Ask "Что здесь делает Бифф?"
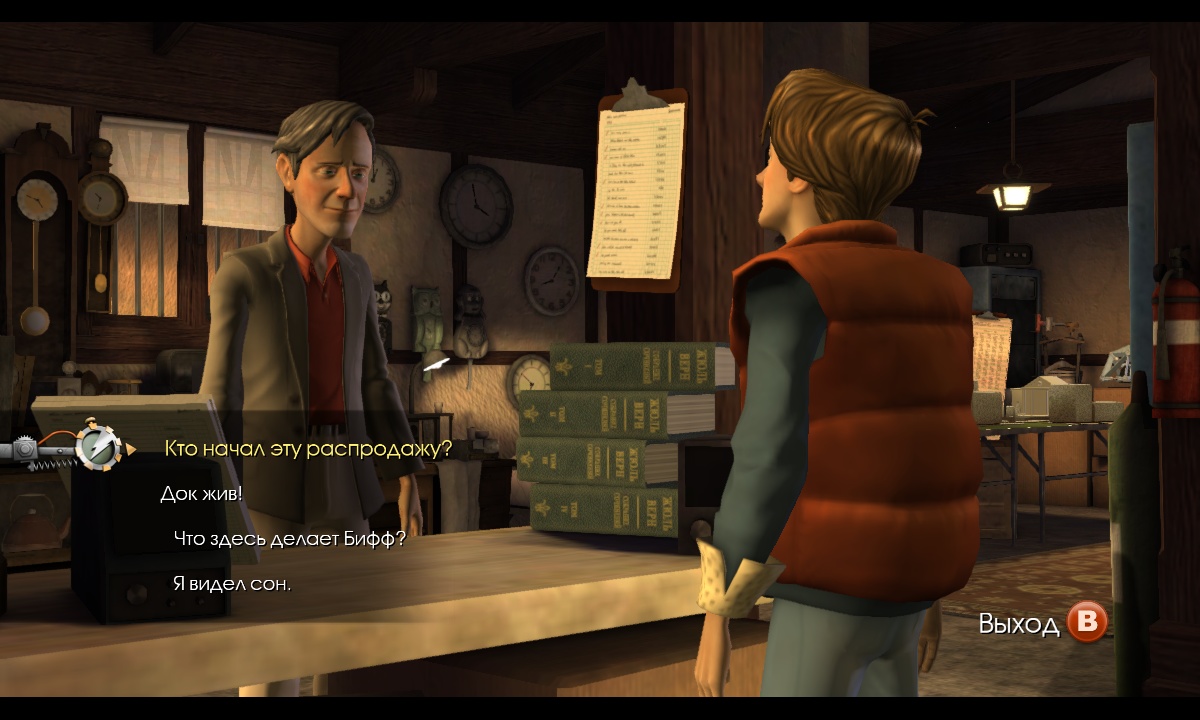This screenshot has width=1200, height=720. coord(290,539)
